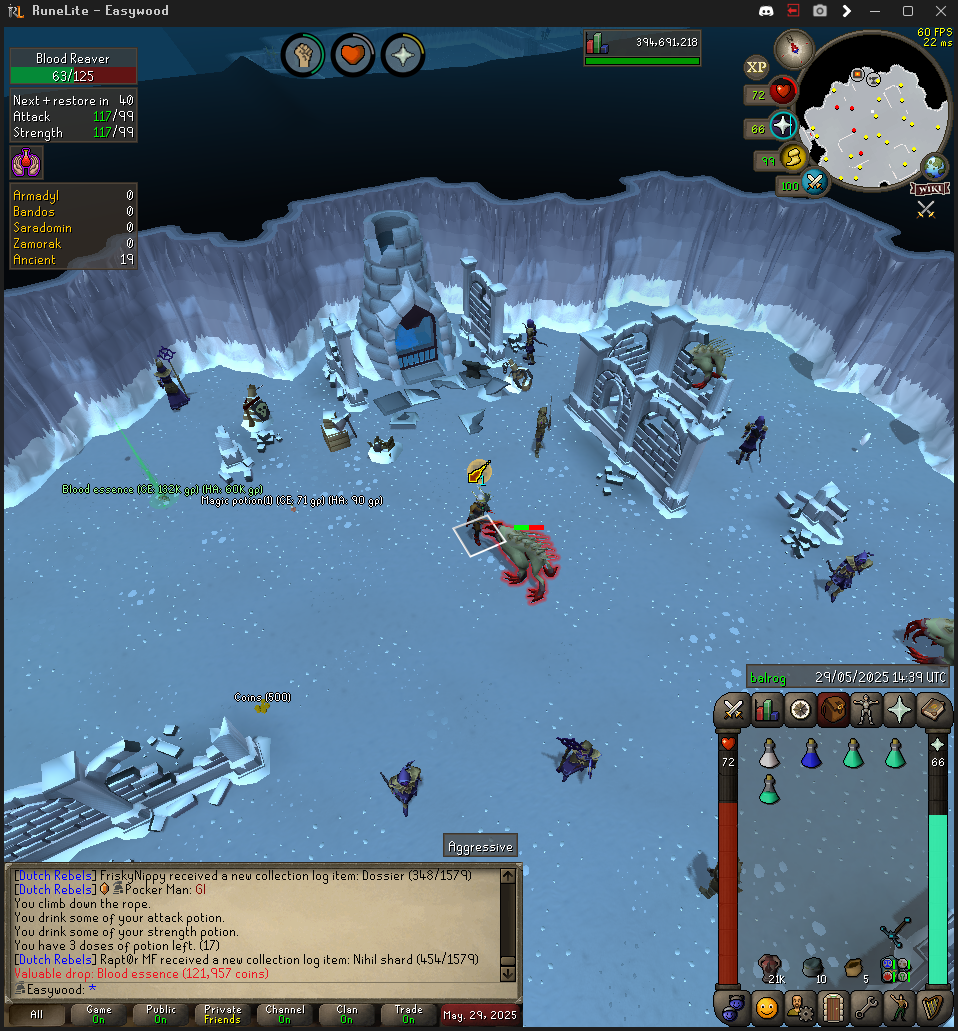Viewport: 958px width, 1031px height.
Task: Activate the special attack orb
Action: [815, 183]
